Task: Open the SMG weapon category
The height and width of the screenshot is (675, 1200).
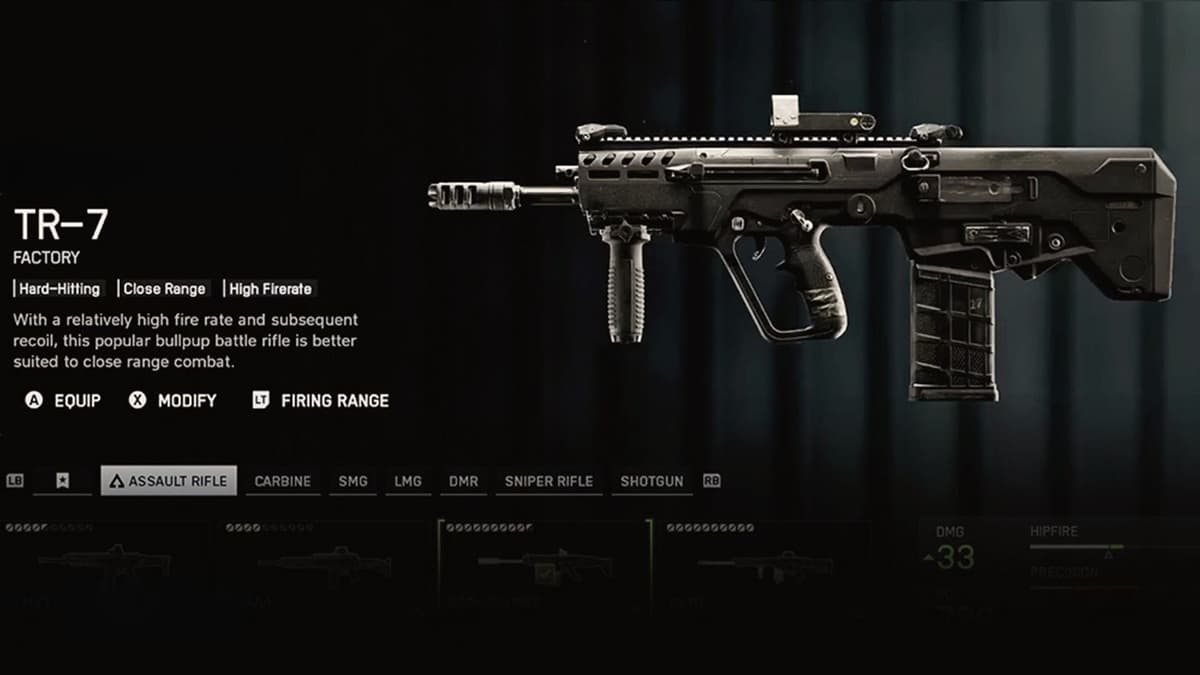Action: point(353,481)
